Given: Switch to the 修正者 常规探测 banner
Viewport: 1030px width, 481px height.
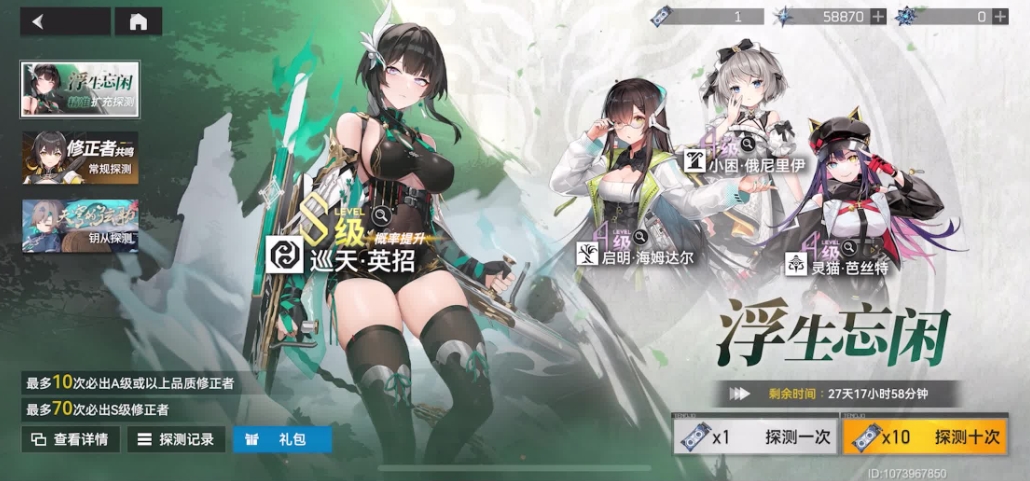Looking at the screenshot, I should pyautogui.click(x=80, y=157).
